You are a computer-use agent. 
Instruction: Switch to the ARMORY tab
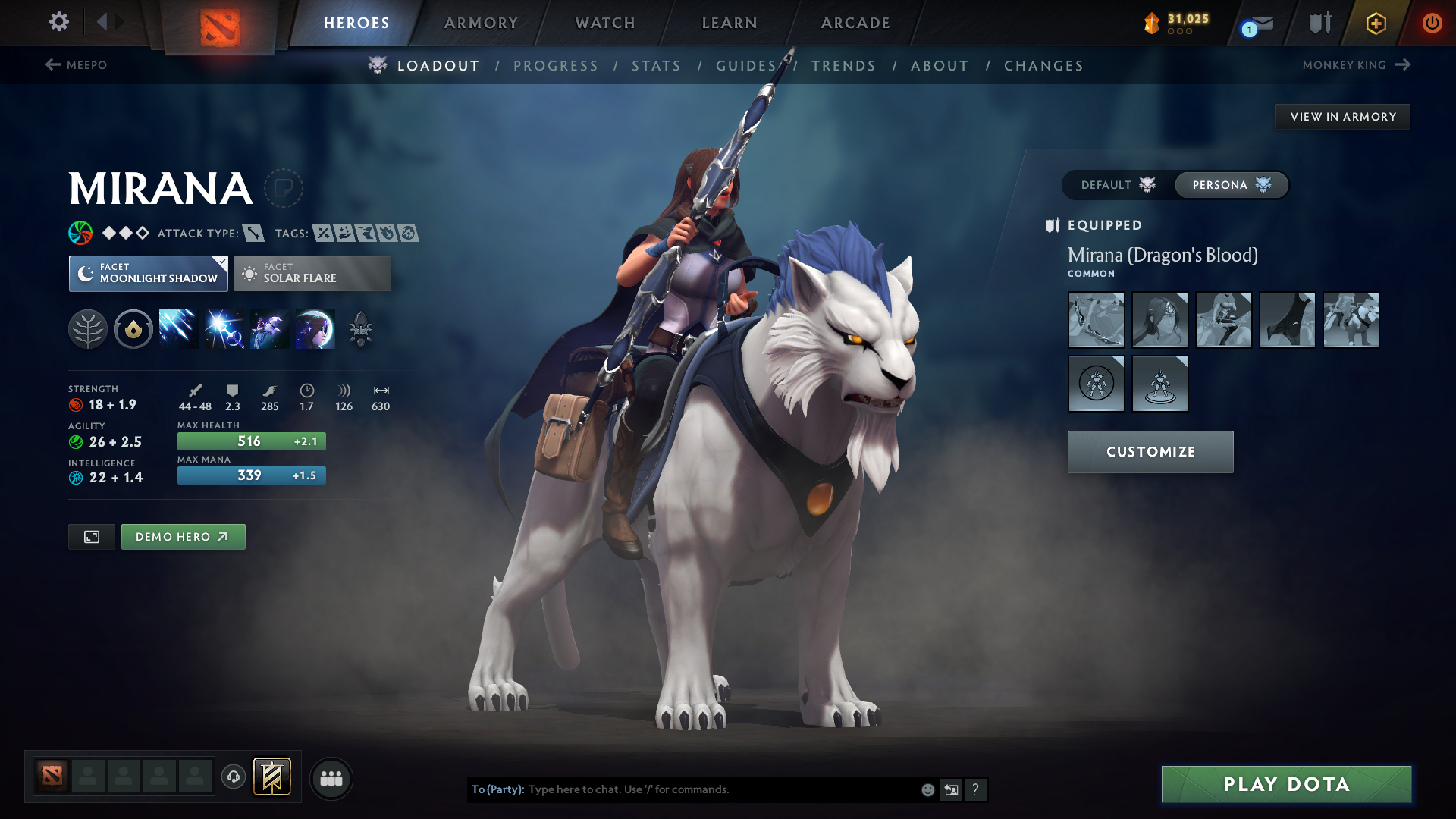coord(480,23)
